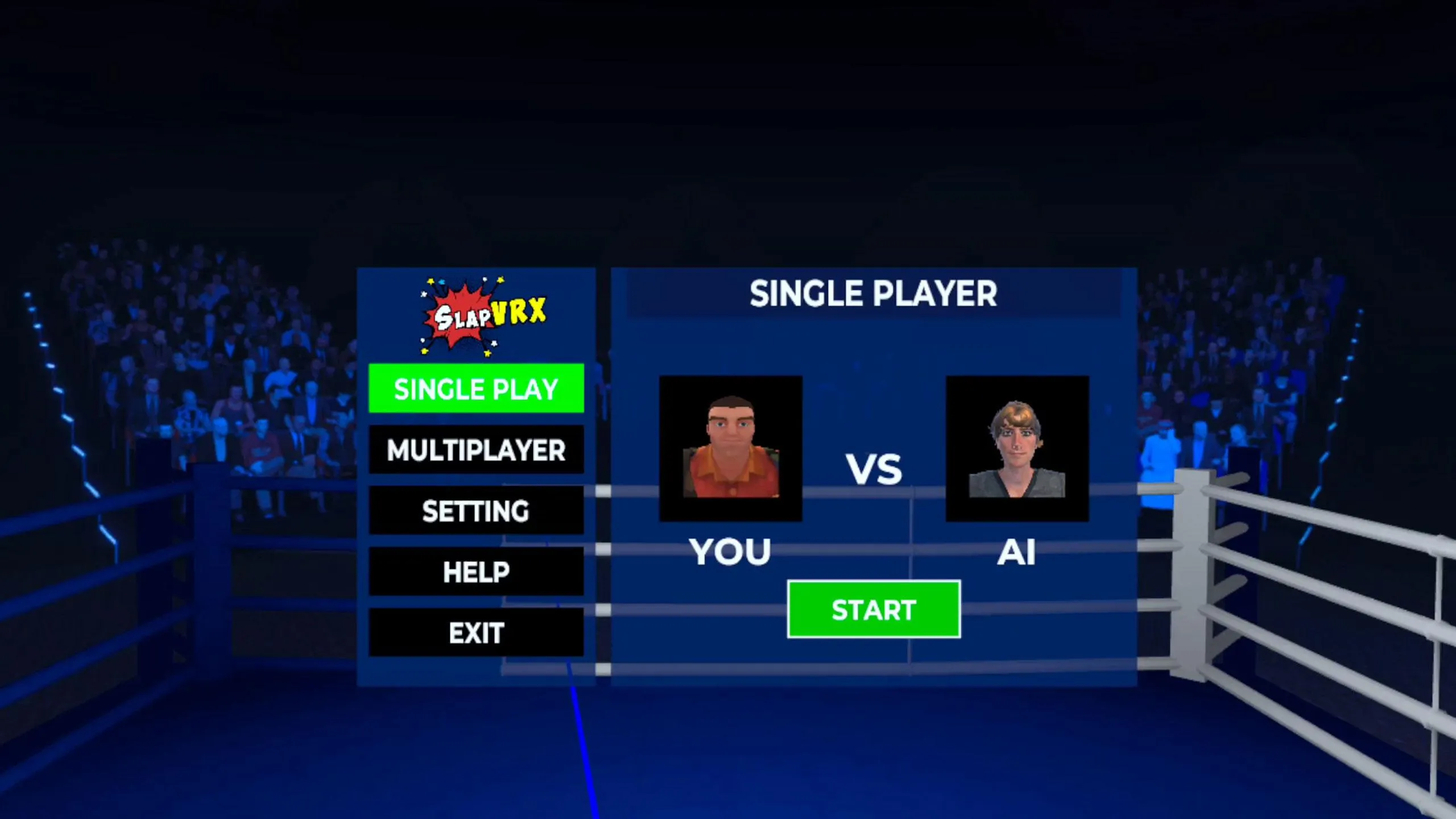Open the Setting menu
The height and width of the screenshot is (819, 1456).
tap(476, 511)
